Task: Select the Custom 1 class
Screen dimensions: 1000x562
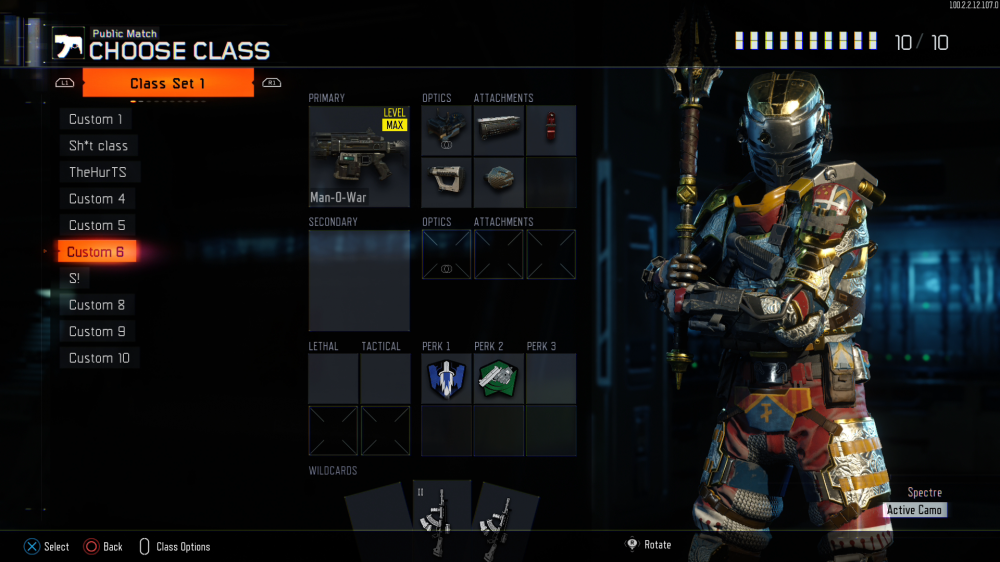Action: [96, 119]
